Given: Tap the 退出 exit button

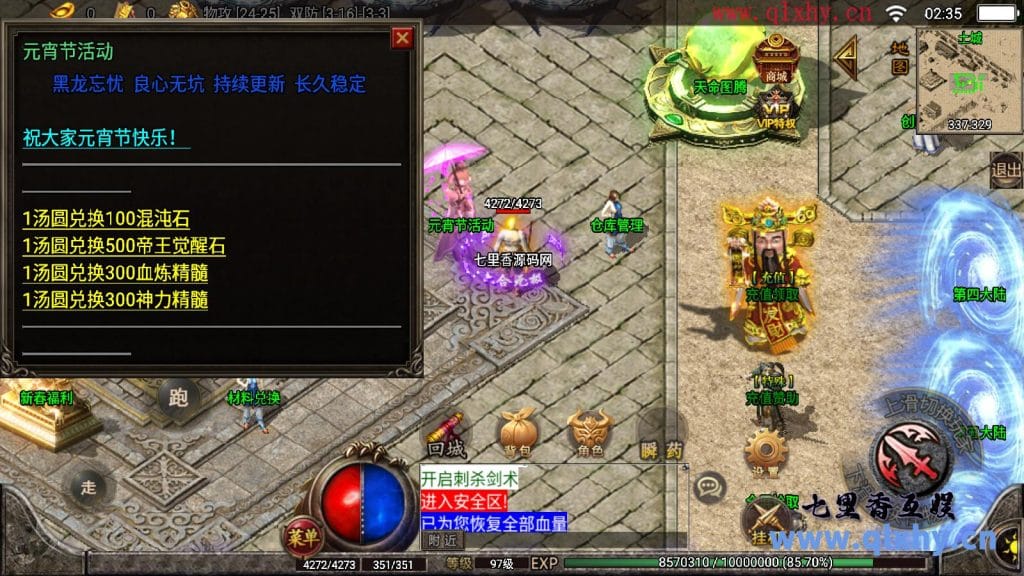Looking at the screenshot, I should coord(1005,170).
